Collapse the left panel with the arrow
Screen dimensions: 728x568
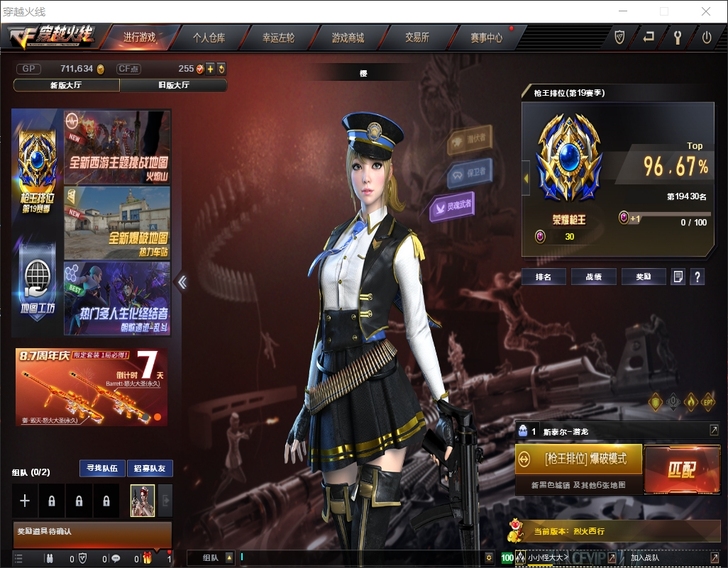[182, 282]
